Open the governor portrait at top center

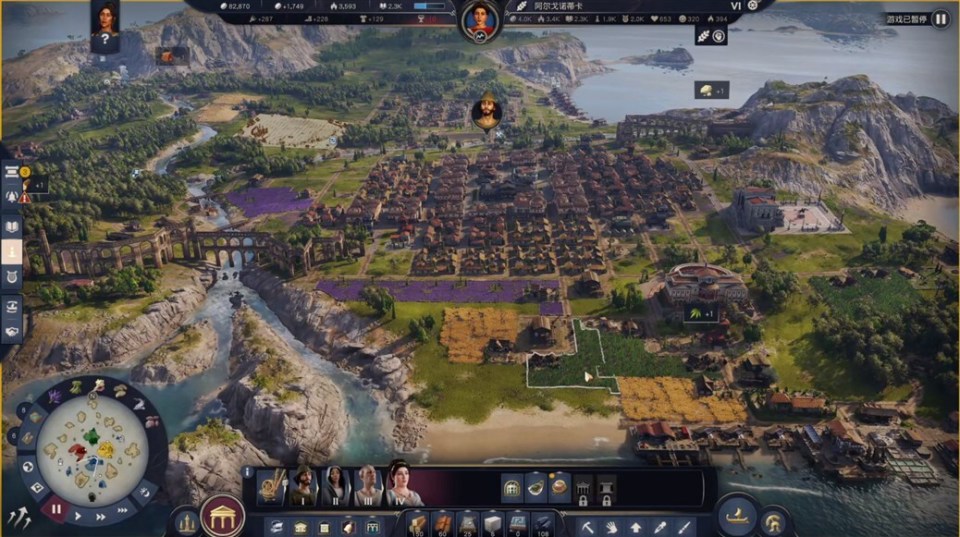(480, 19)
